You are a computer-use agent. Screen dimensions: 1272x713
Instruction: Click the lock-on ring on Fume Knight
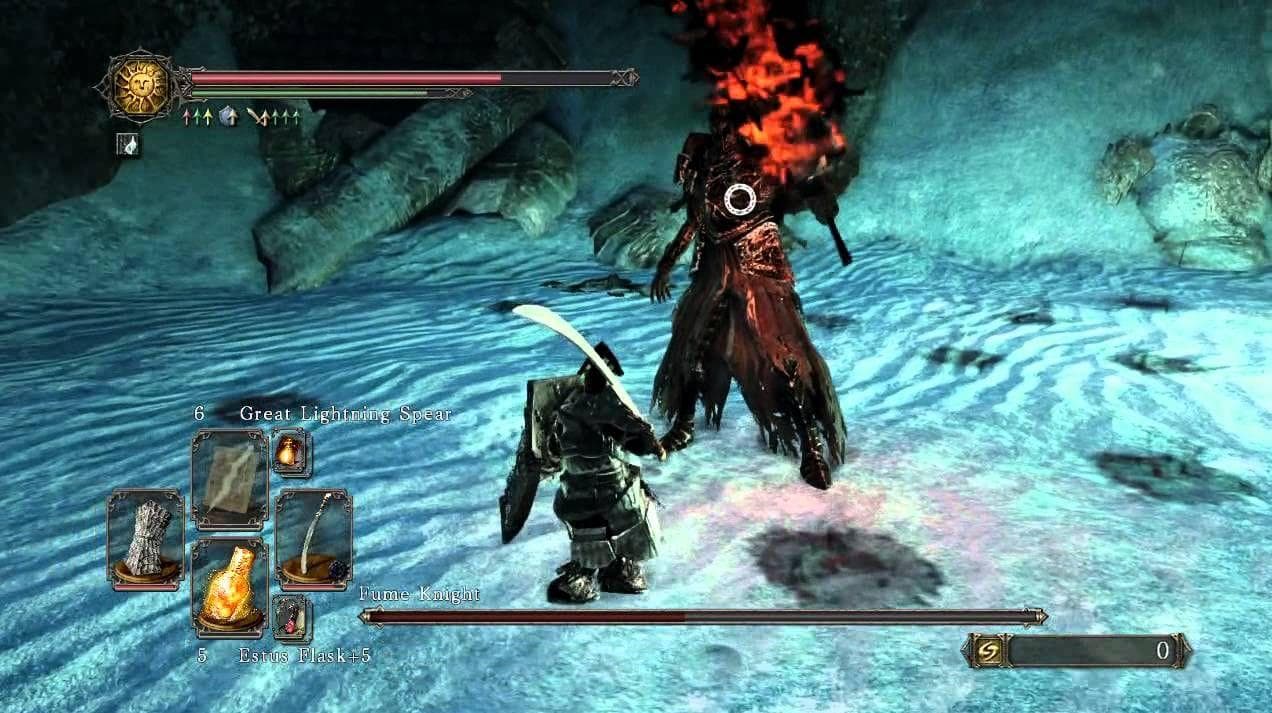pos(740,200)
